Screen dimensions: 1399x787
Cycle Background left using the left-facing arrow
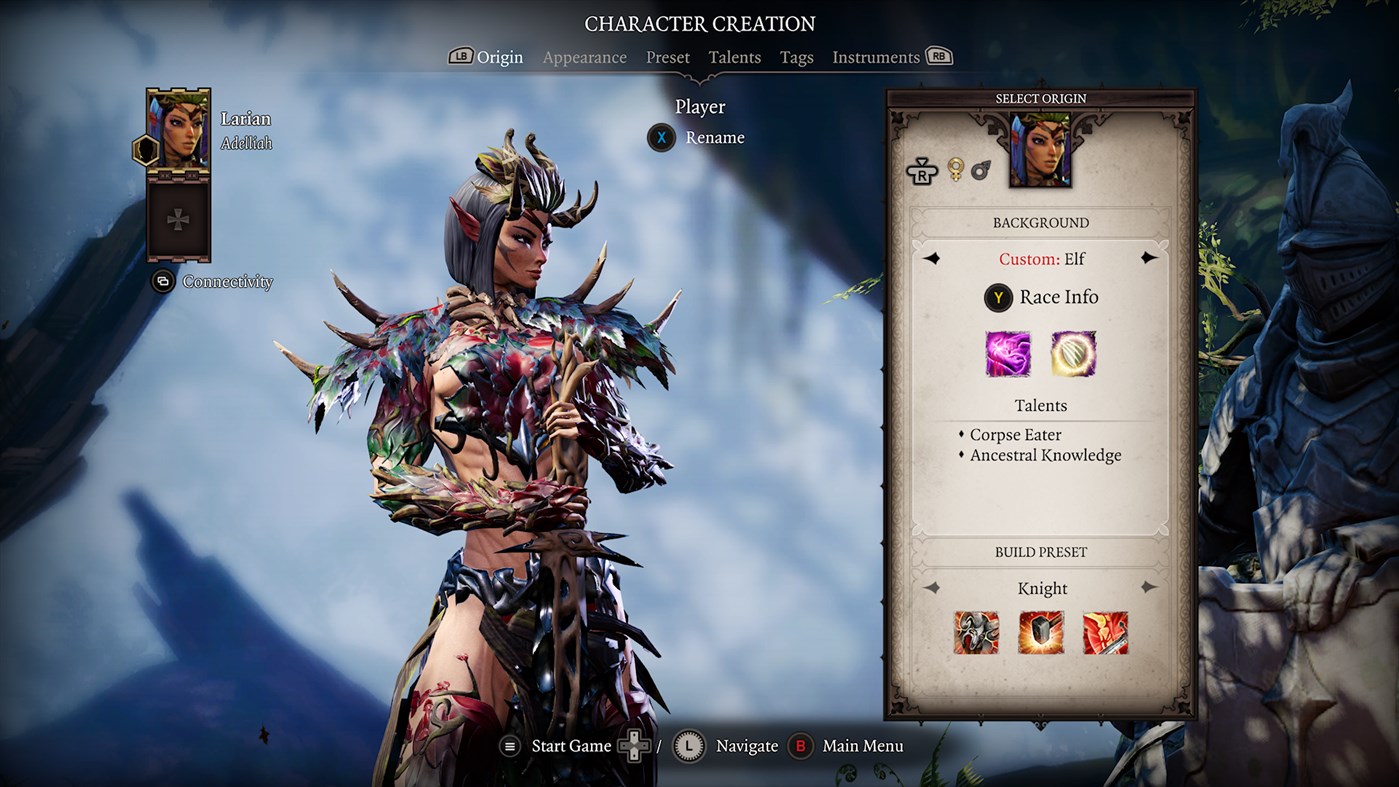point(934,258)
